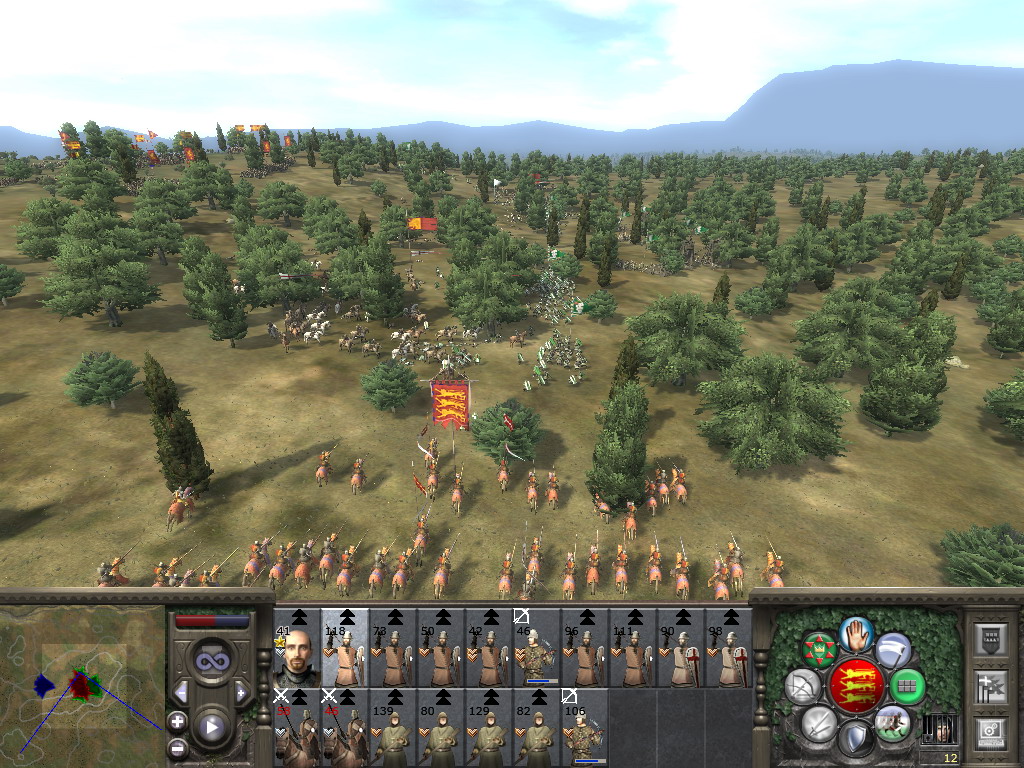Select the cavalry unit card with 58 men
1024x768 pixels.
(x=297, y=728)
